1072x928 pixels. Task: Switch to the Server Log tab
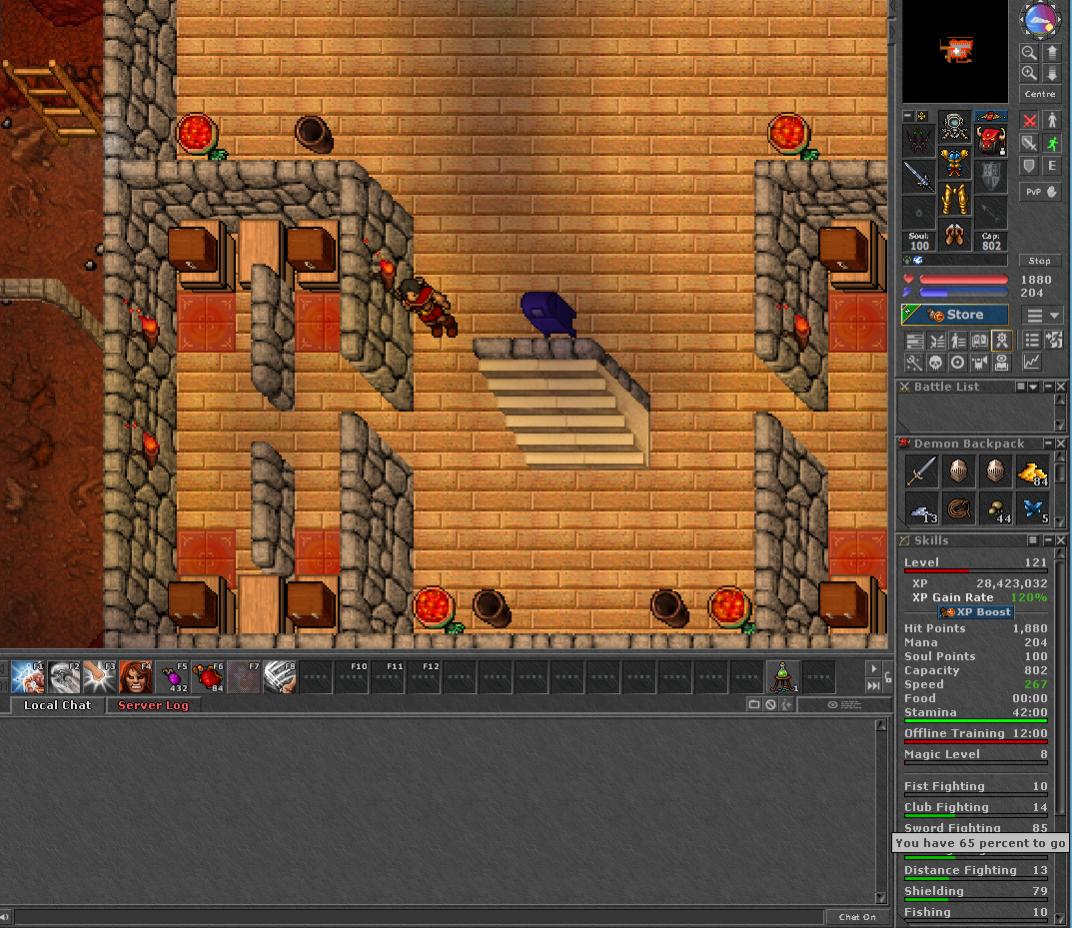pyautogui.click(x=153, y=705)
